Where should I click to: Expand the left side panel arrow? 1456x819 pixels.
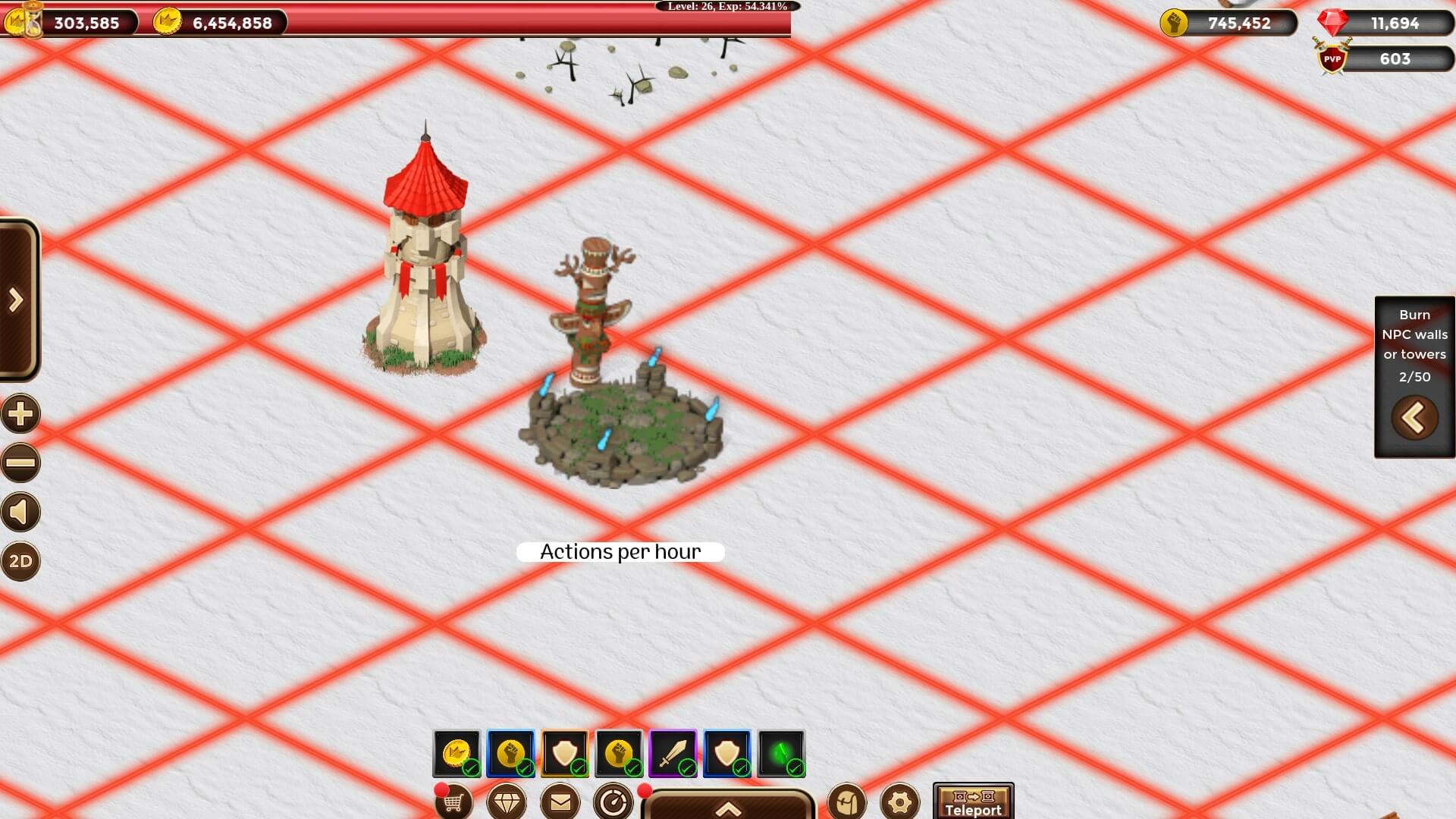(x=17, y=300)
